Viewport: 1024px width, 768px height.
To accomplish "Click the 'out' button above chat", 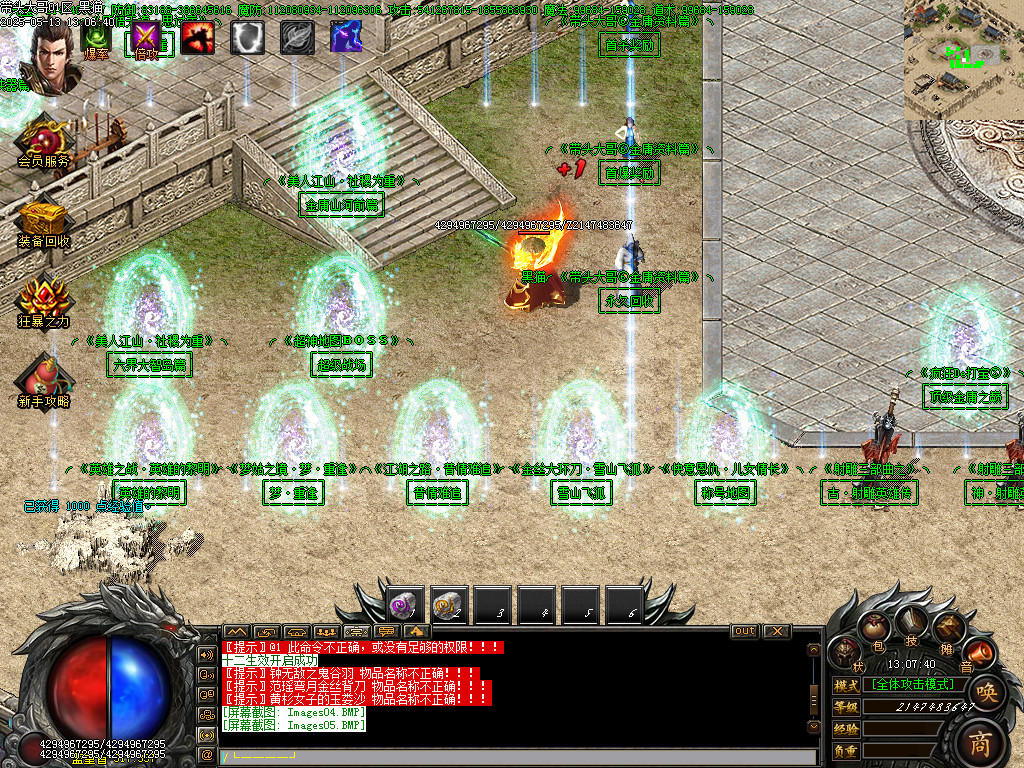I will (745, 632).
